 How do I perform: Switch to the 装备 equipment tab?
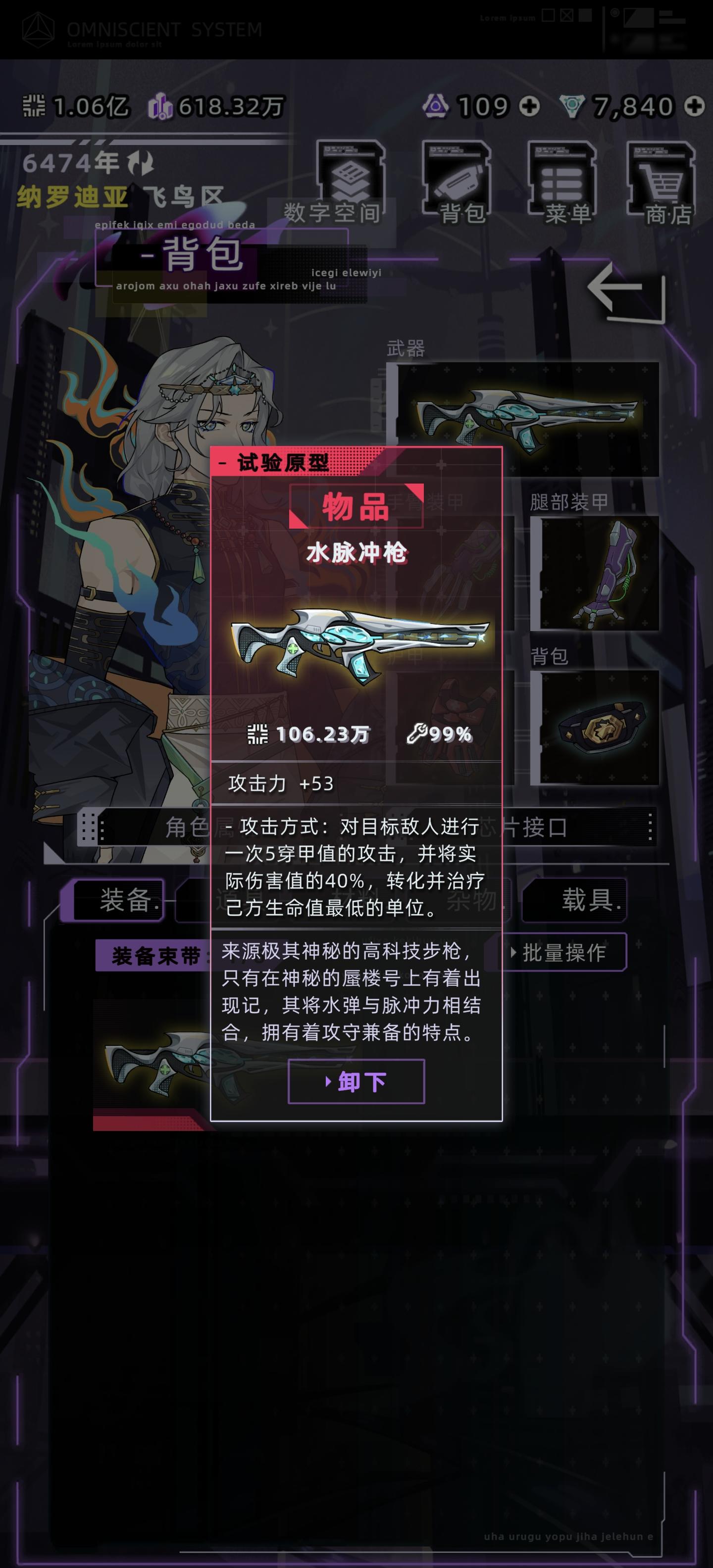click(119, 901)
